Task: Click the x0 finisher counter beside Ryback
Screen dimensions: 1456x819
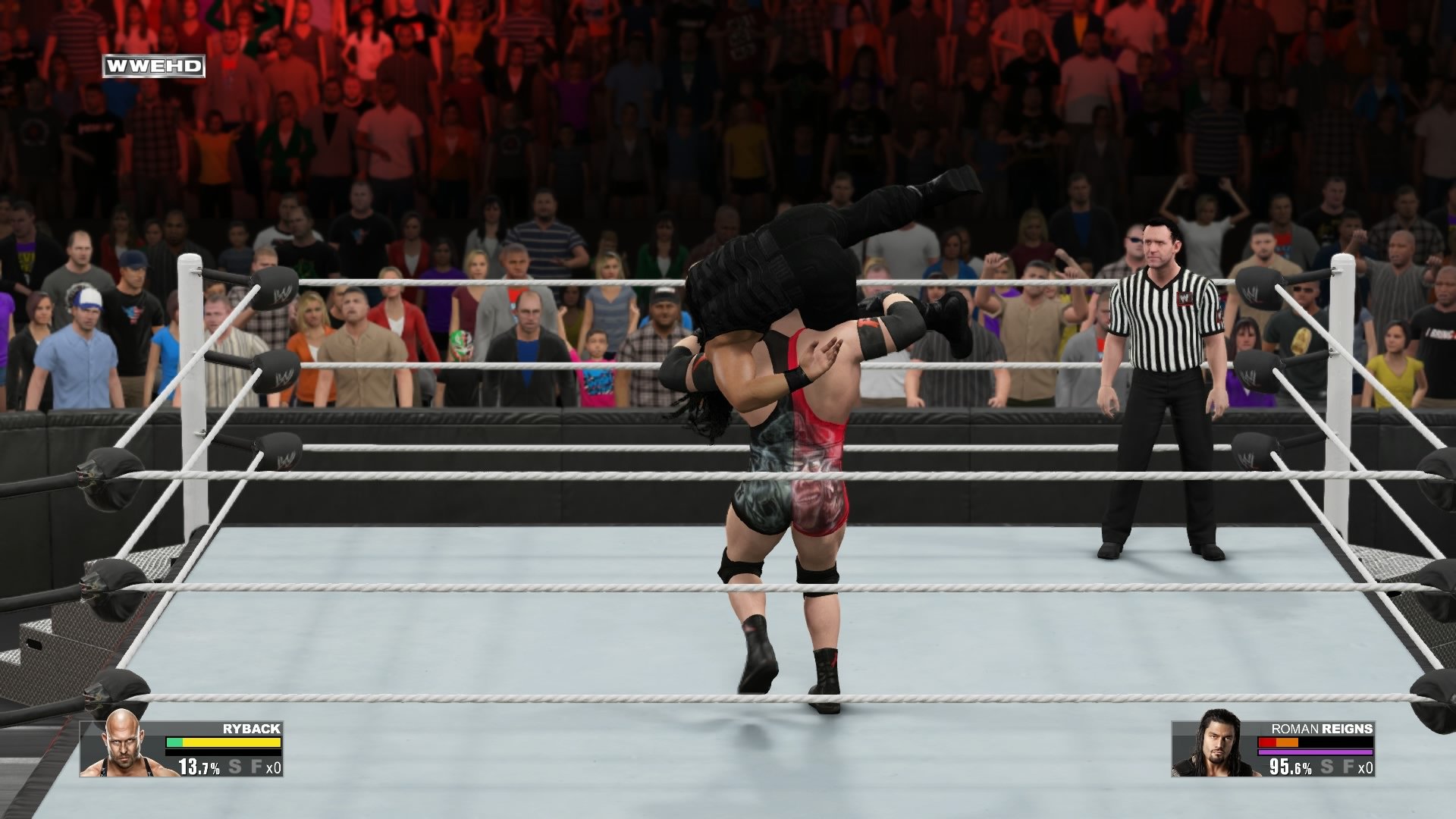Action: pyautogui.click(x=275, y=768)
